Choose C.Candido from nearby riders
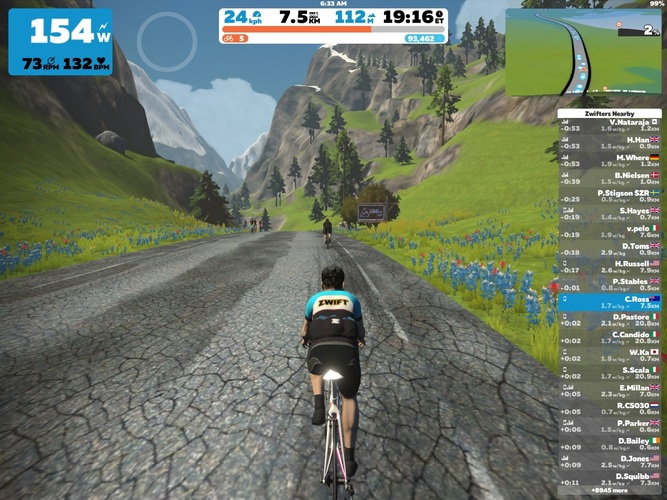The width and height of the screenshot is (667, 500). point(611,337)
